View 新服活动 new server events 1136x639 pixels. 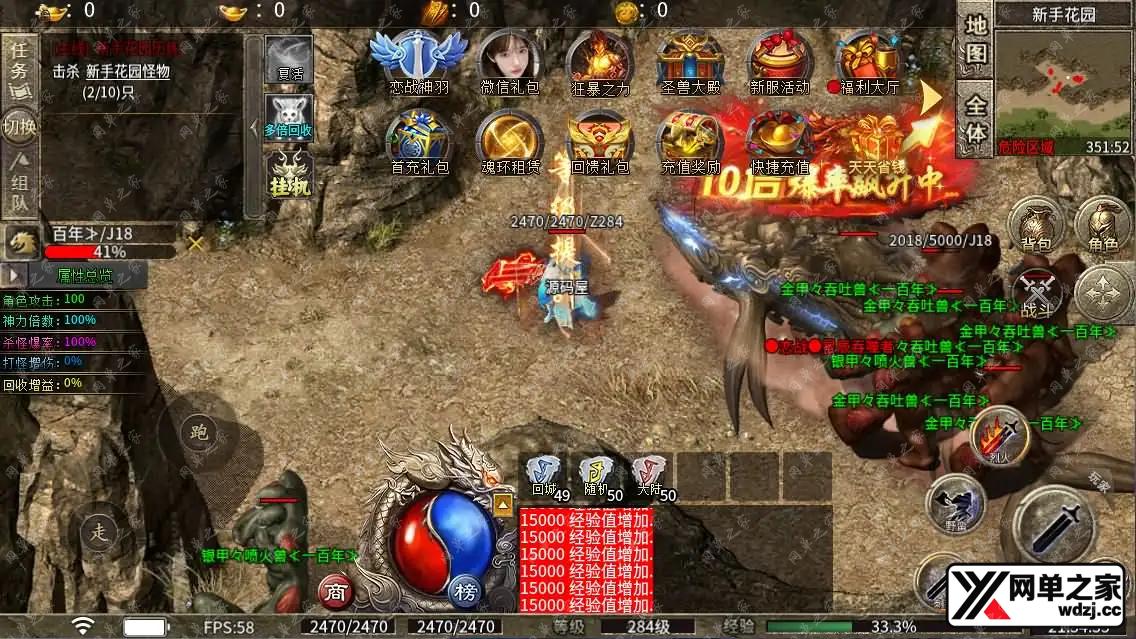(780, 58)
